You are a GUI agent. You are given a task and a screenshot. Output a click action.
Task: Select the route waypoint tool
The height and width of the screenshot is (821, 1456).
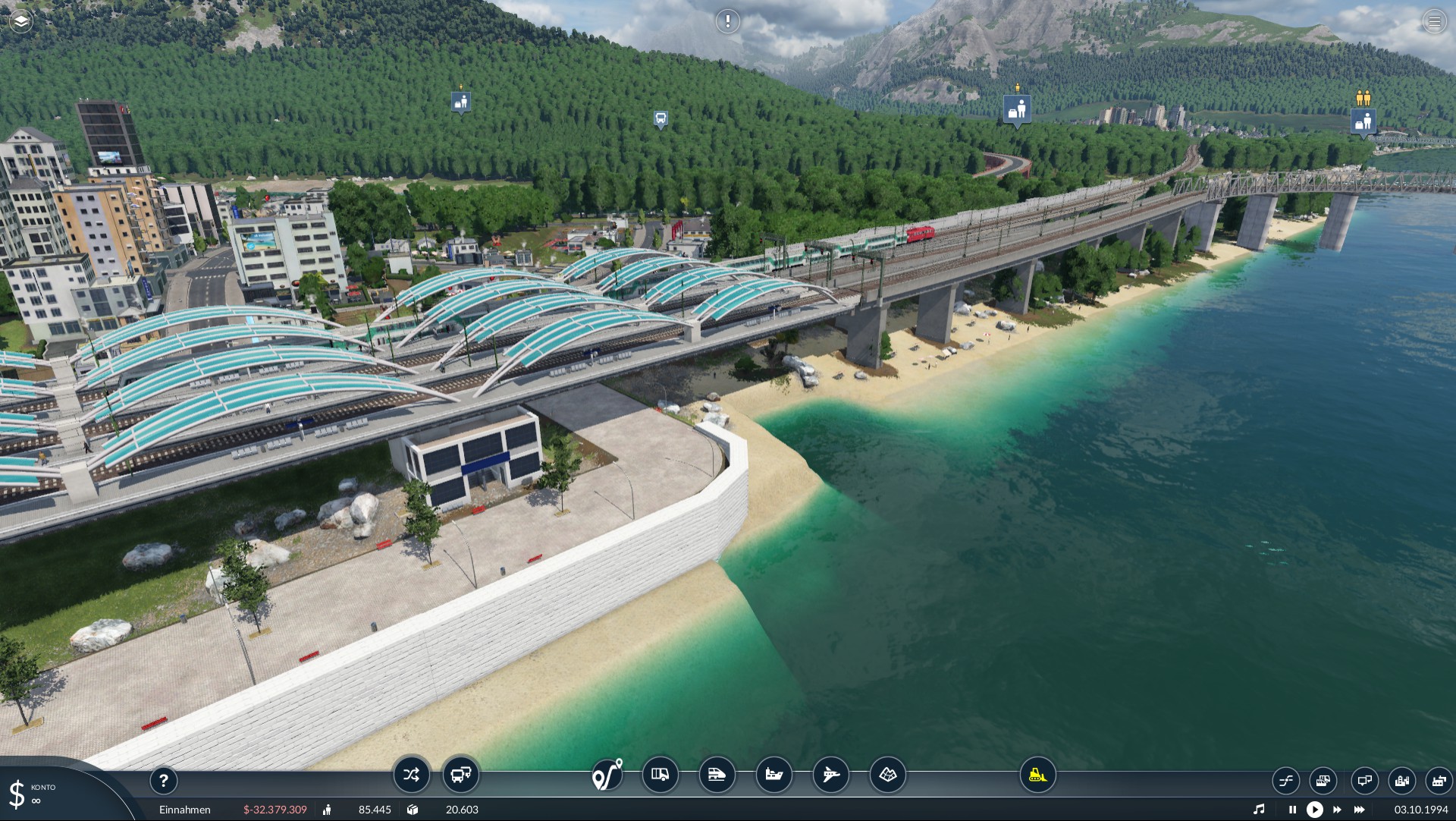tap(607, 775)
